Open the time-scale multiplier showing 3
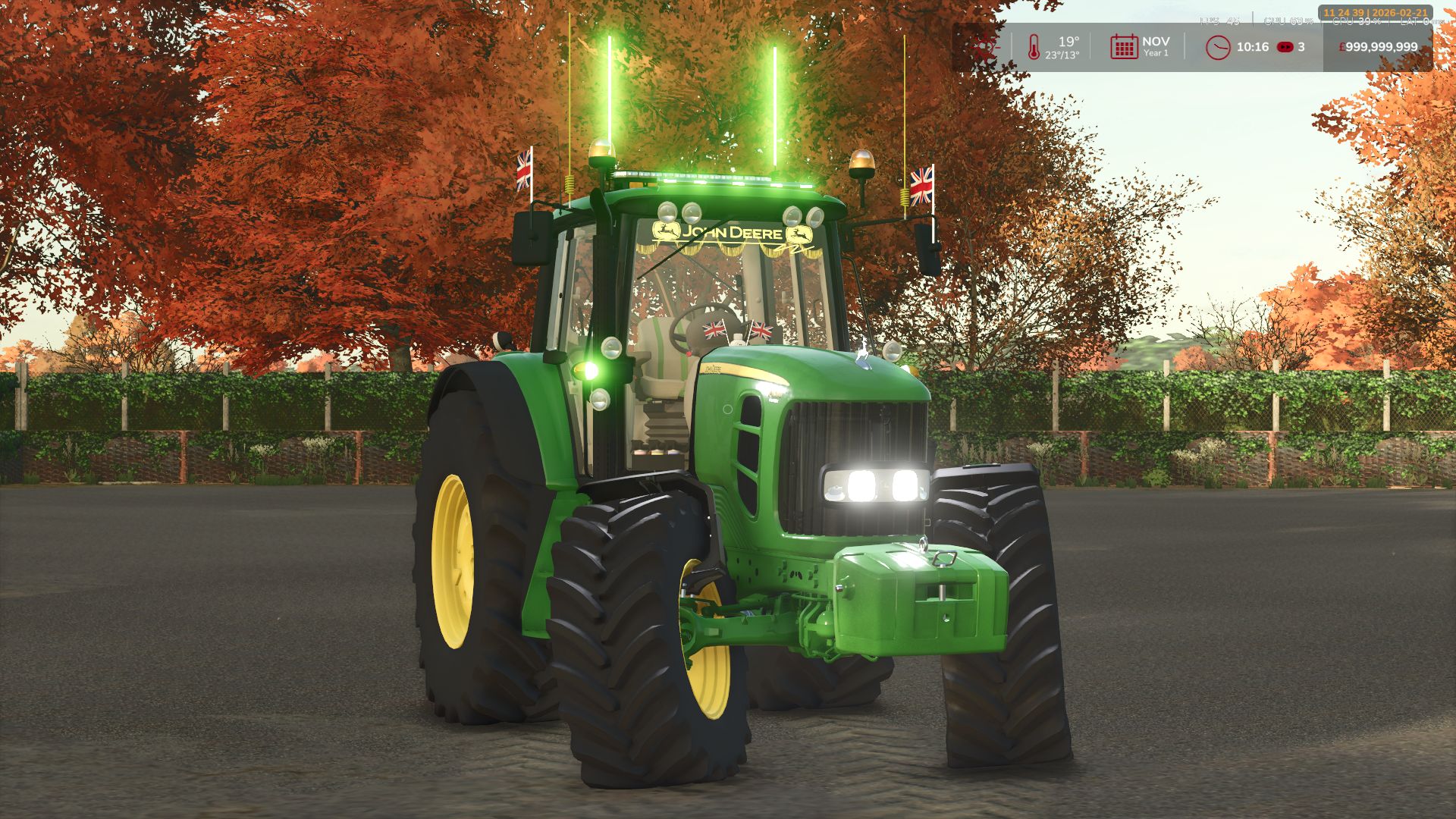 1302,47
